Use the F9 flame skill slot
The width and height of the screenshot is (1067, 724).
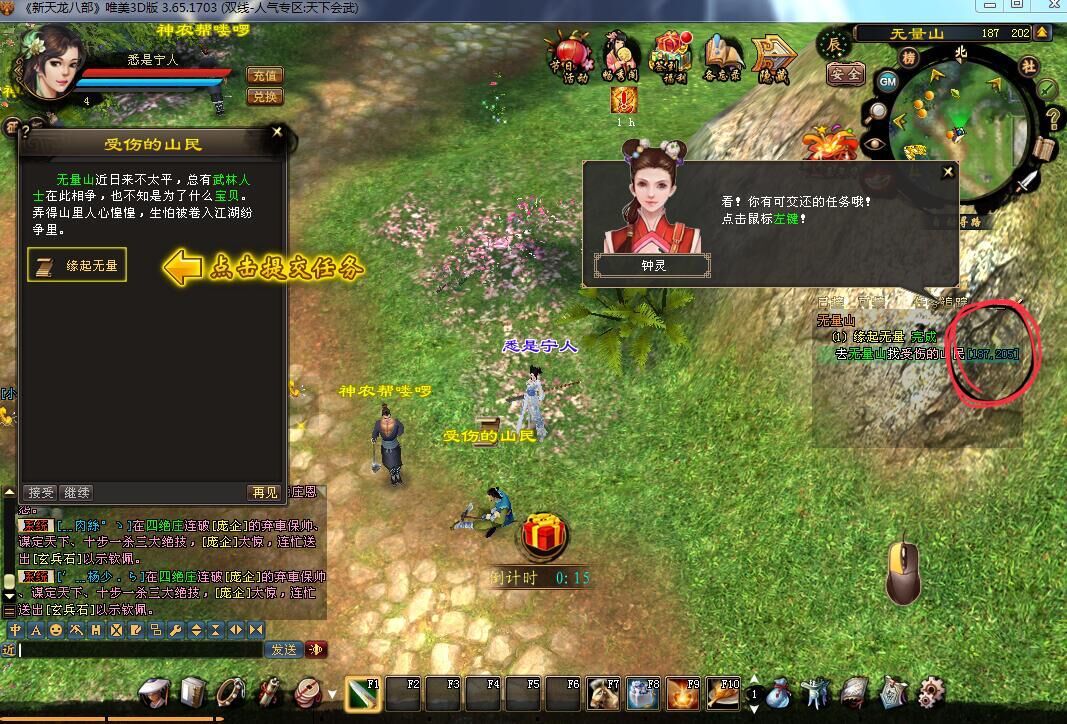coord(683,694)
